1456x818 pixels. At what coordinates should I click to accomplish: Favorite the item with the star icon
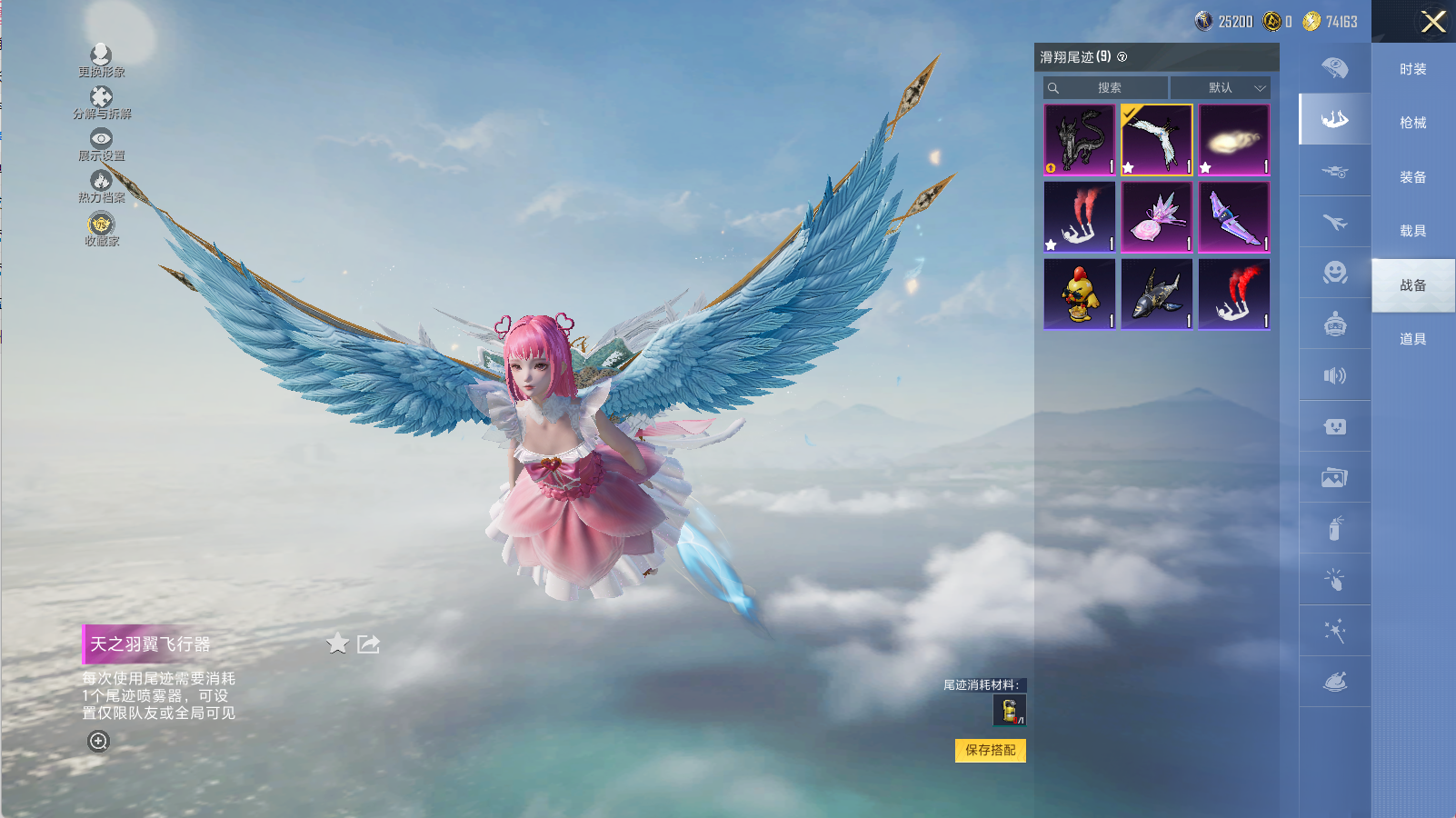coord(337,643)
